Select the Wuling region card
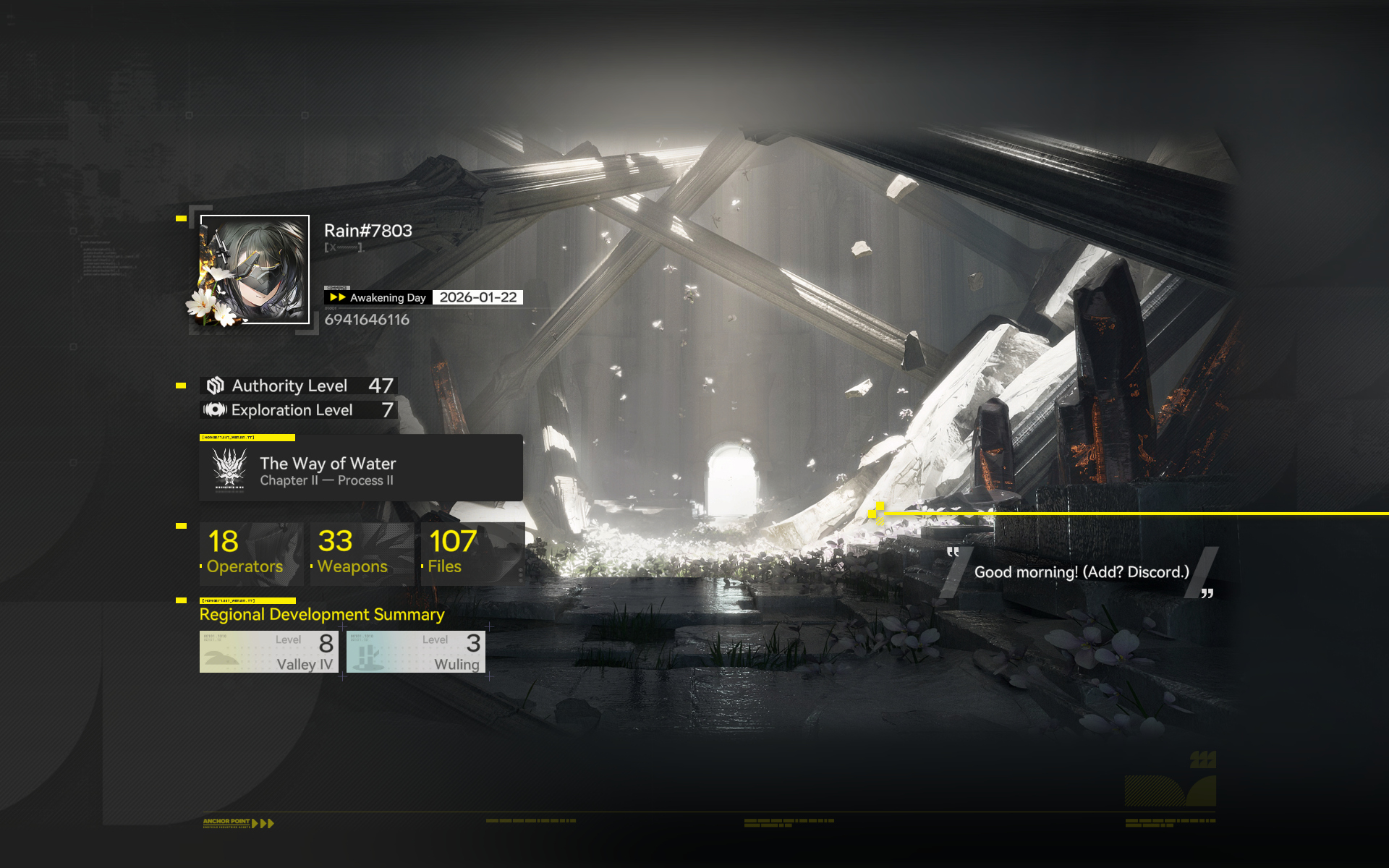The height and width of the screenshot is (868, 1389). click(415, 652)
